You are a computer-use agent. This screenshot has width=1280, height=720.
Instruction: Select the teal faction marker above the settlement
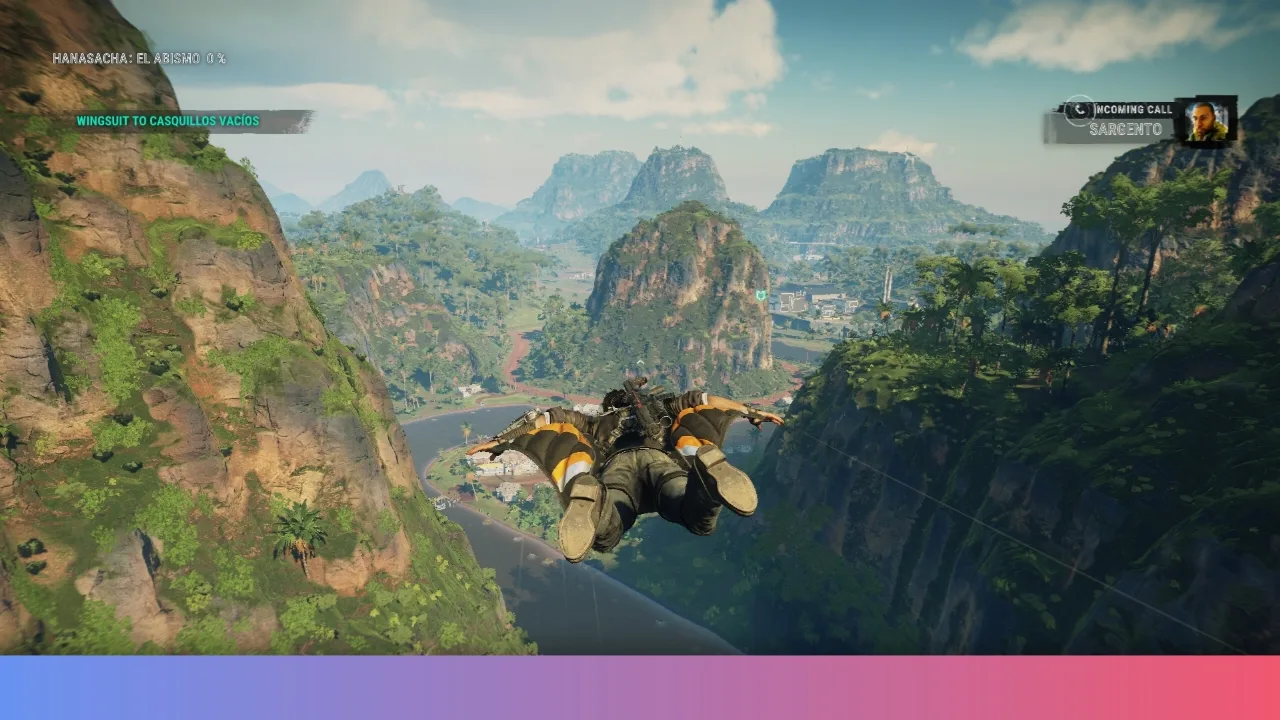761,295
